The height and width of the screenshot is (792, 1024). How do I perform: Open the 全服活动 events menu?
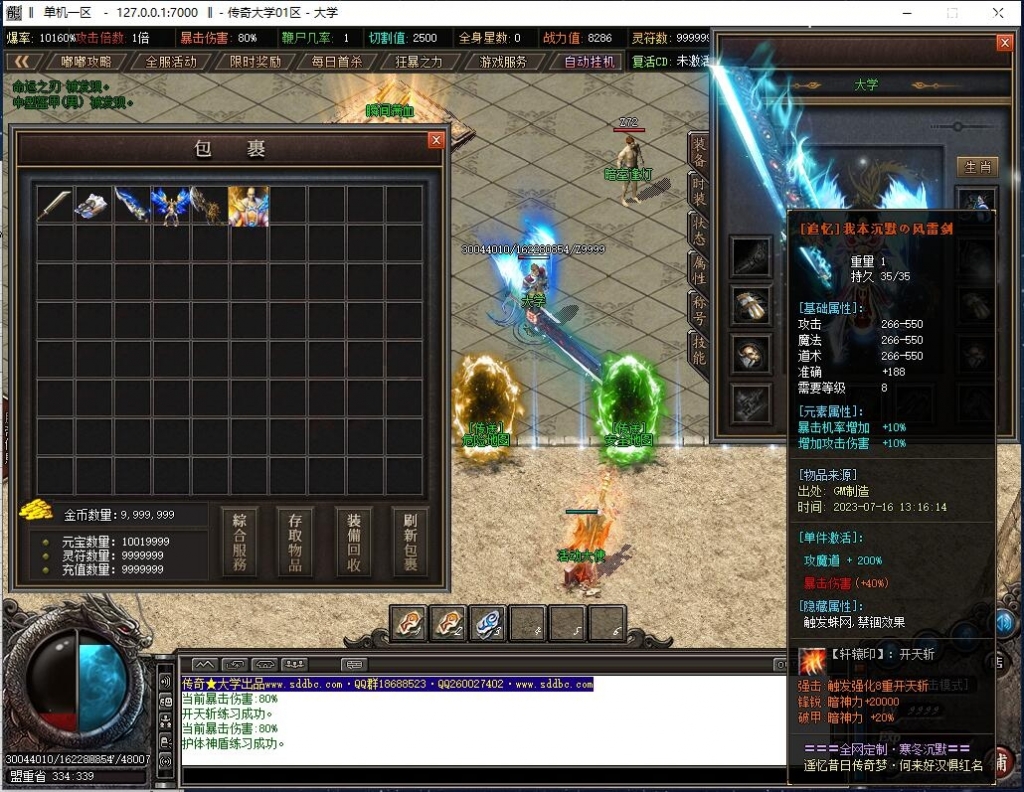pos(171,61)
